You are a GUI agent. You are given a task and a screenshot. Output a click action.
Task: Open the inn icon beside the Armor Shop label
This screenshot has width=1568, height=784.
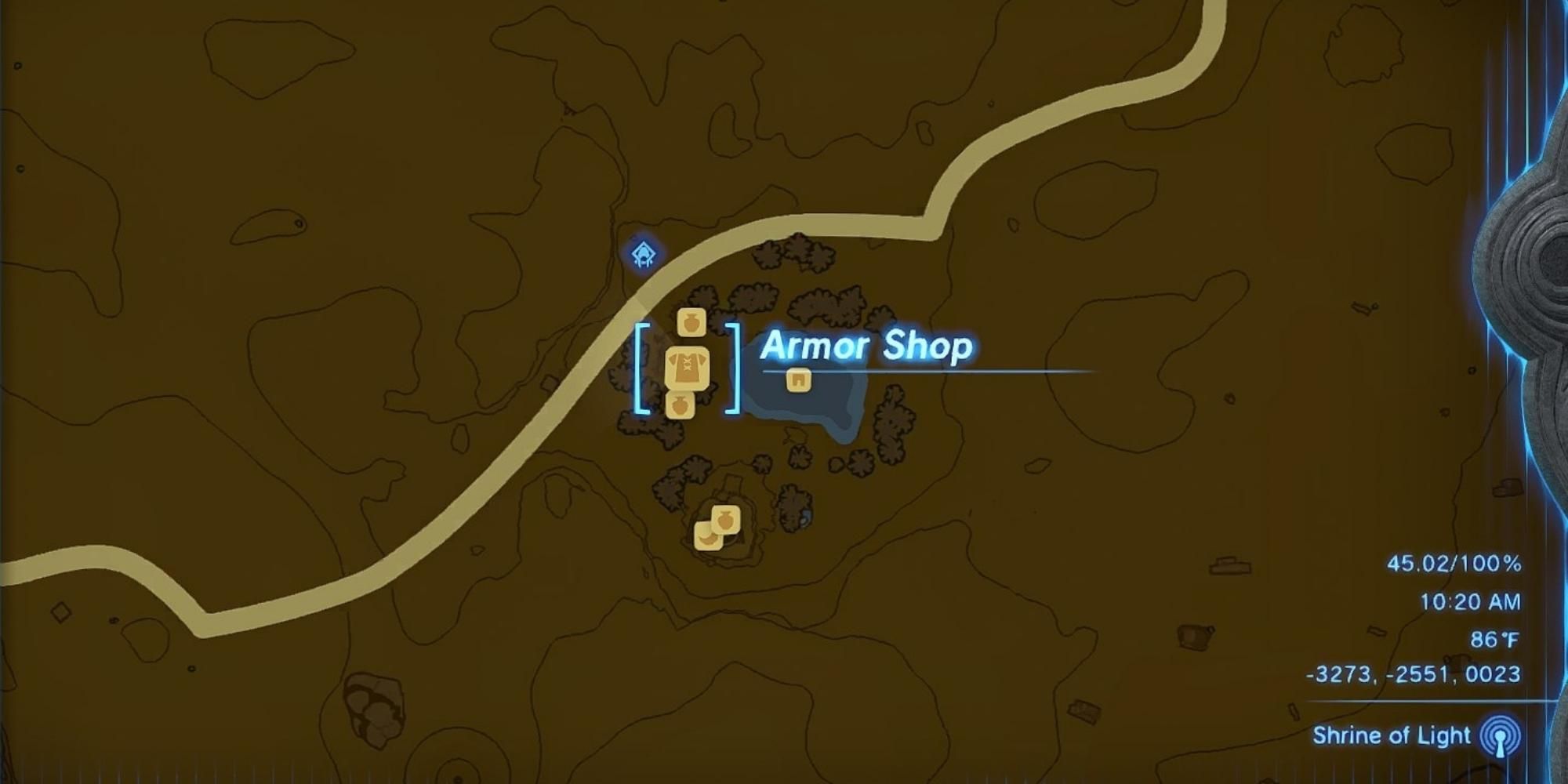[798, 379]
